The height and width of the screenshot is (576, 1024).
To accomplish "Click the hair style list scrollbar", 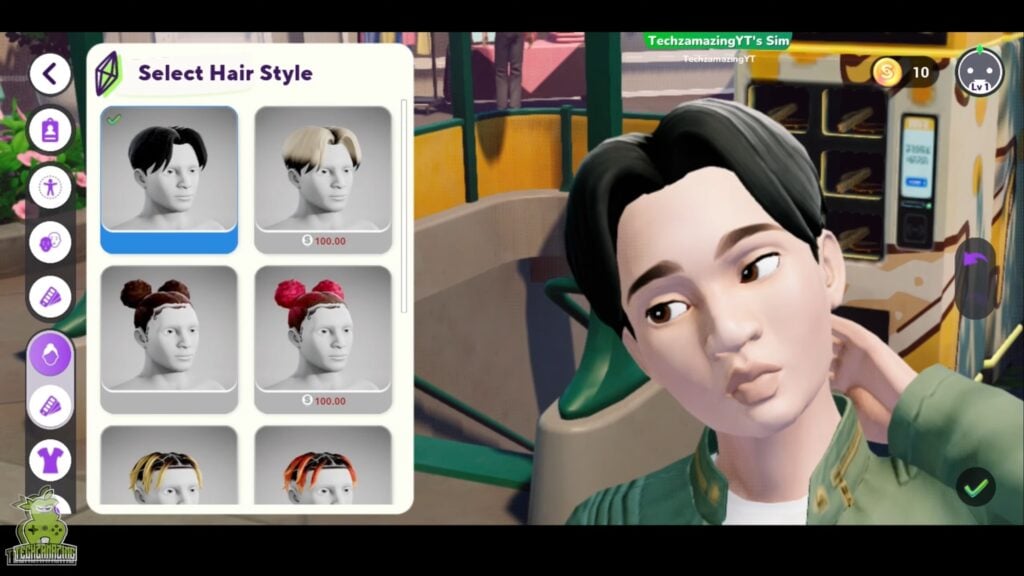I will [x=404, y=200].
